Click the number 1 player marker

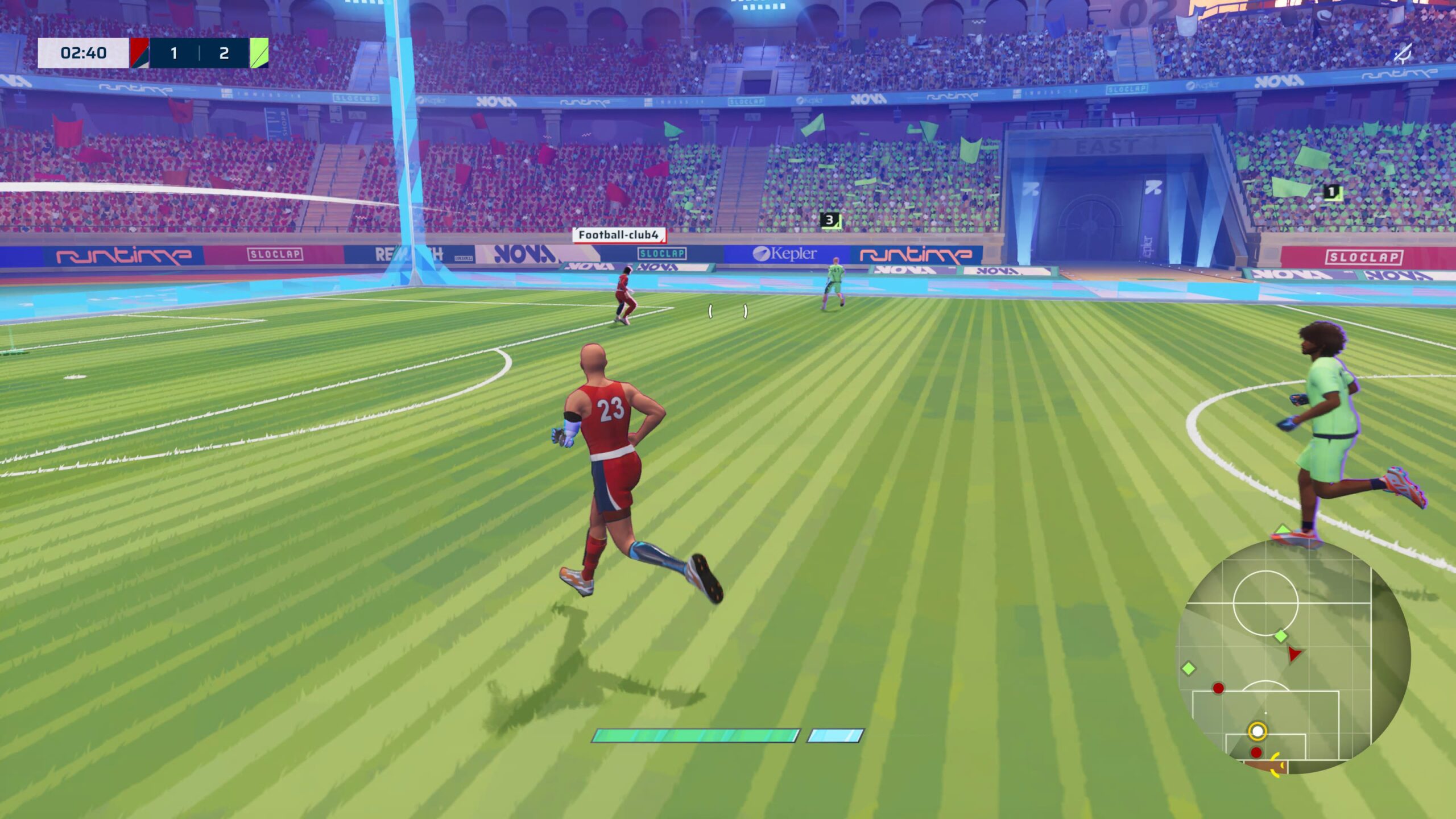1331,192
